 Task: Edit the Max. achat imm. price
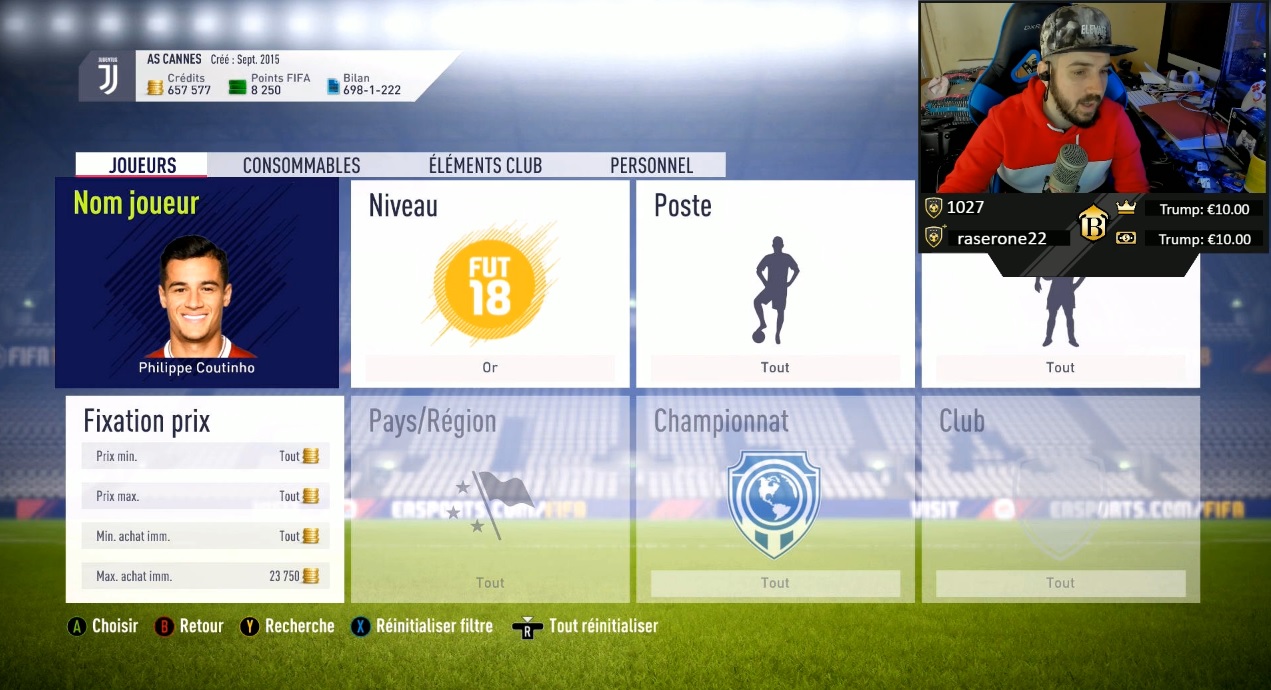205,576
